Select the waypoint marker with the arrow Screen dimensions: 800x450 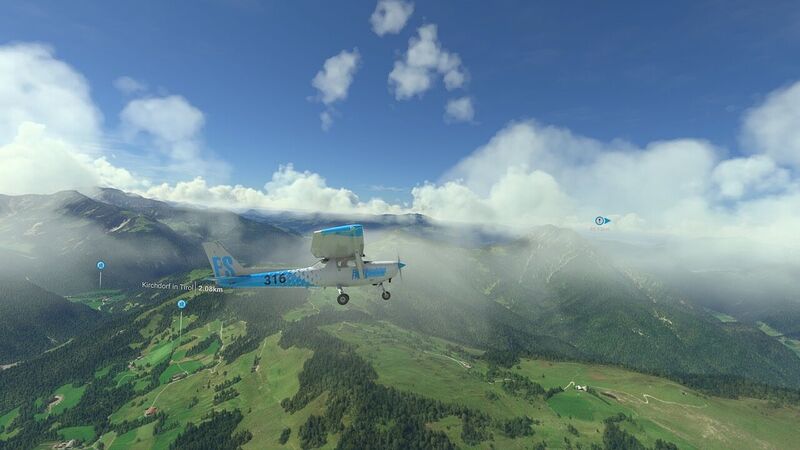point(601,220)
